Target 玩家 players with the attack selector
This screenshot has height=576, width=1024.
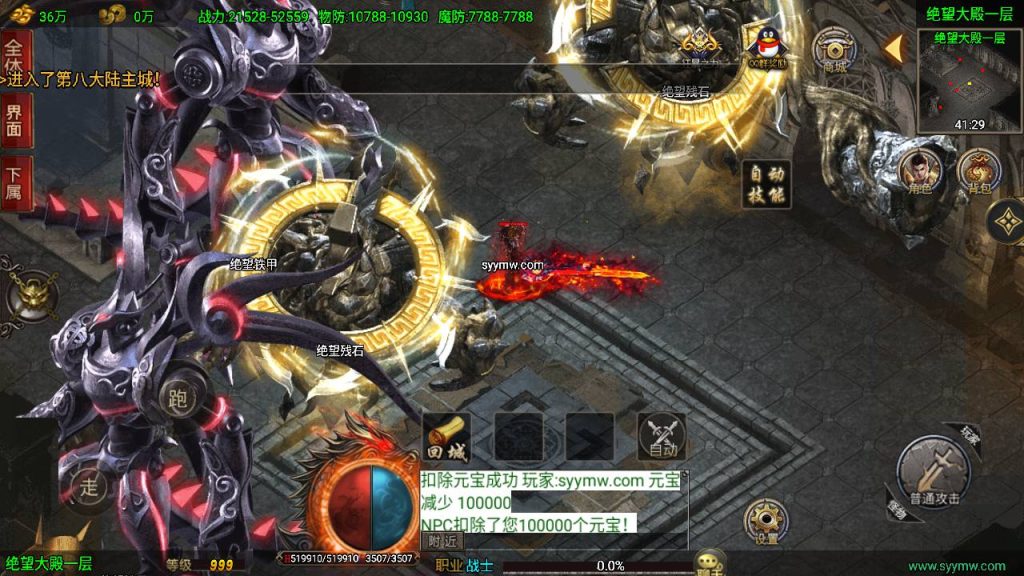967,434
